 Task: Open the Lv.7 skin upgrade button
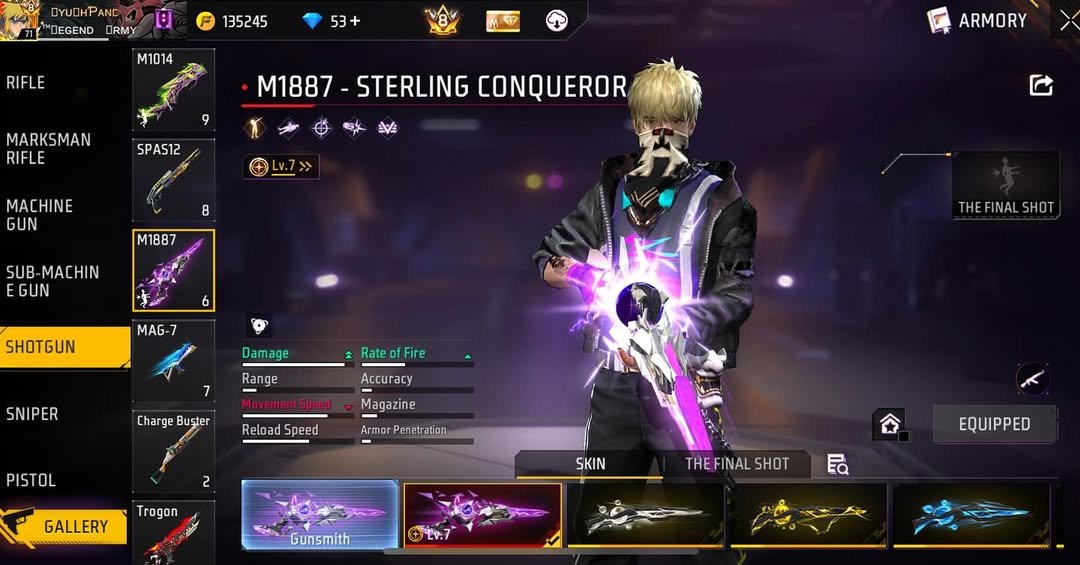tap(281, 167)
